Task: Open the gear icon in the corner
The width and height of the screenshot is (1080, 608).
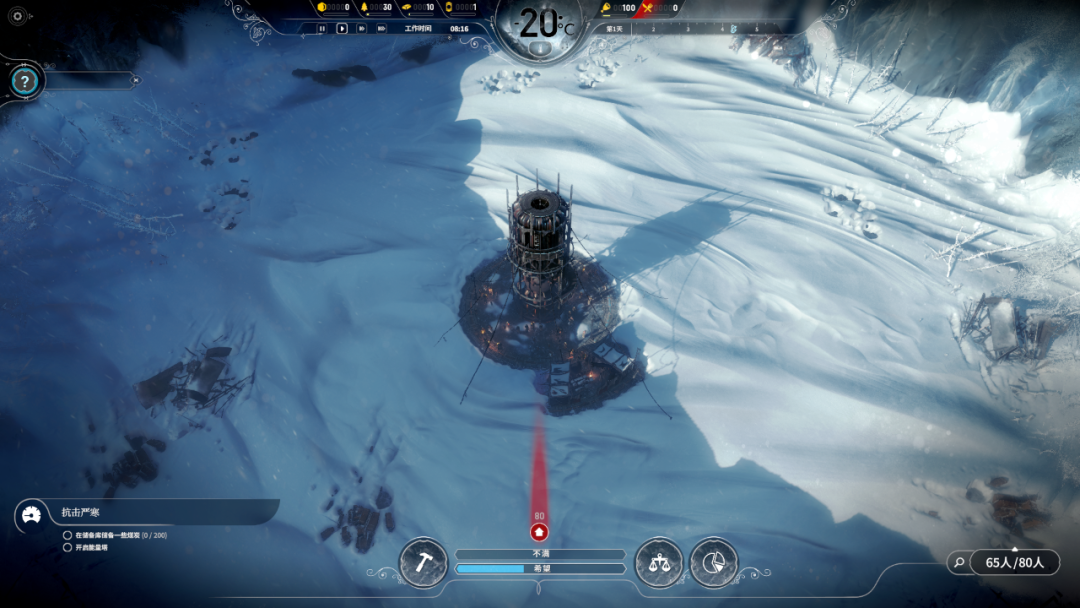Action: tap(17, 16)
